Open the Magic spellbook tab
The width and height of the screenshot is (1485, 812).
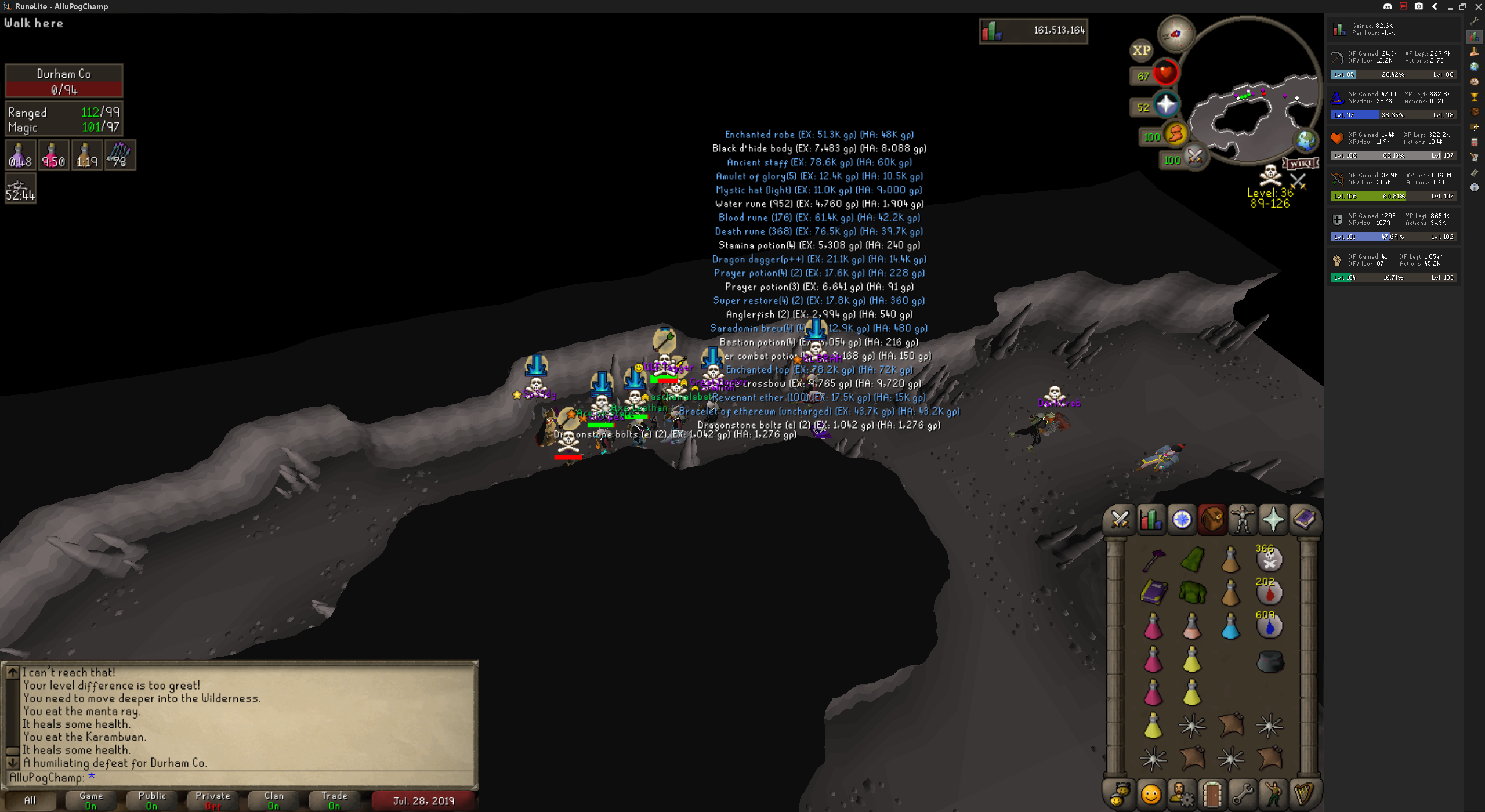point(1304,519)
